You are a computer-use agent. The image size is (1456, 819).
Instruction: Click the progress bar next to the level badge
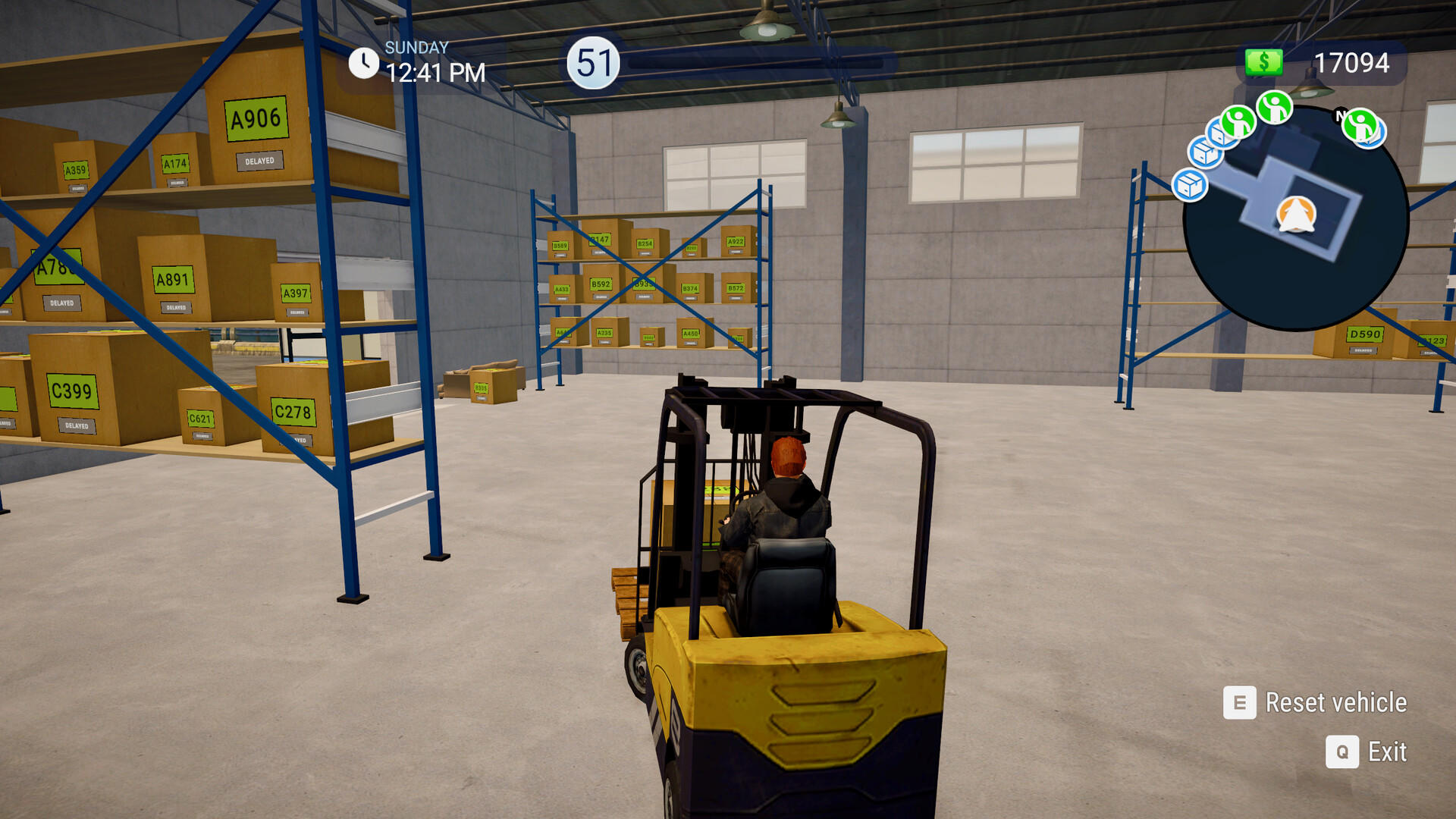tap(758, 63)
